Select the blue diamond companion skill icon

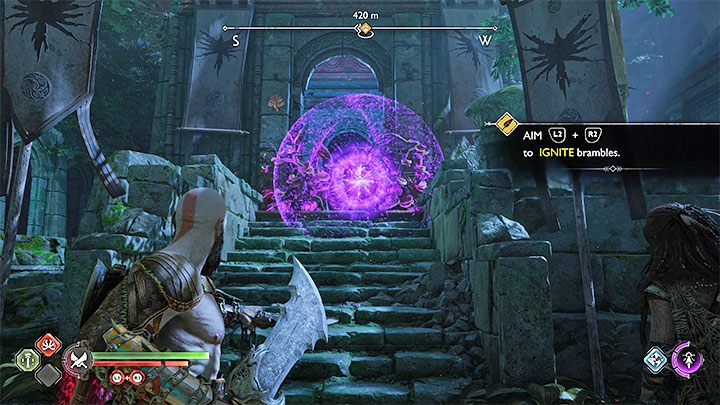pos(655,359)
